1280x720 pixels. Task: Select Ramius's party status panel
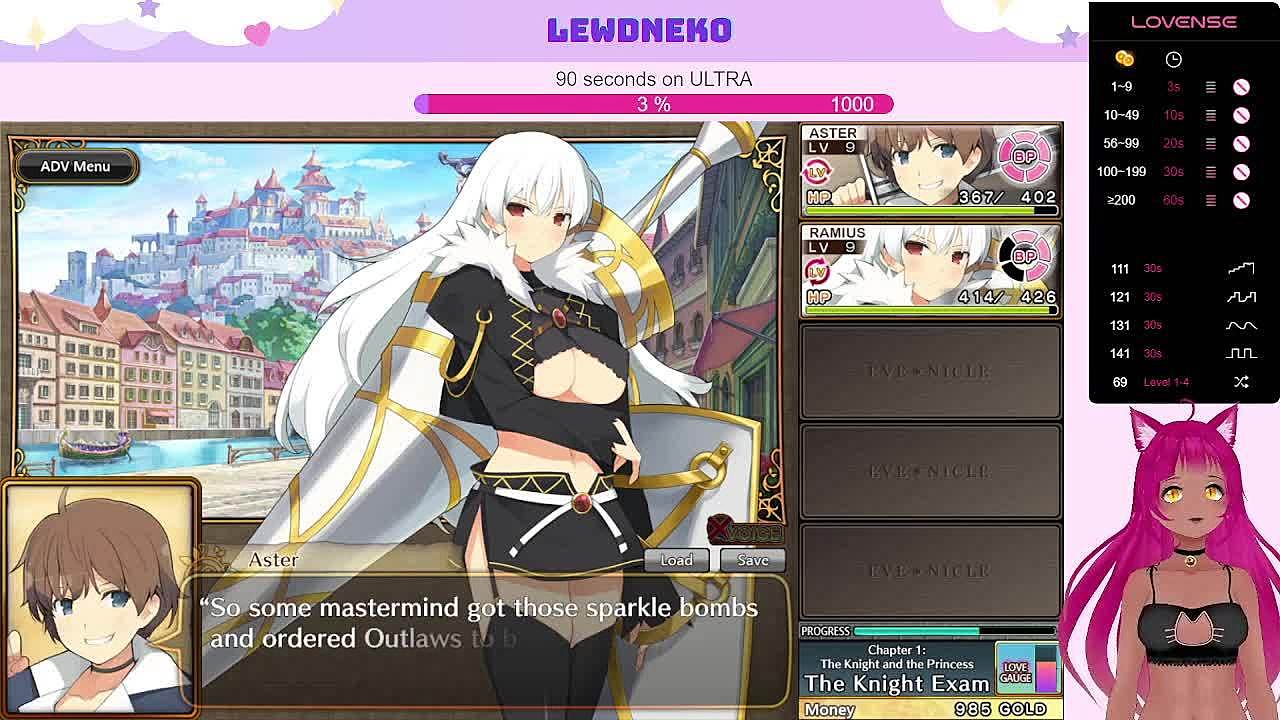(x=930, y=269)
